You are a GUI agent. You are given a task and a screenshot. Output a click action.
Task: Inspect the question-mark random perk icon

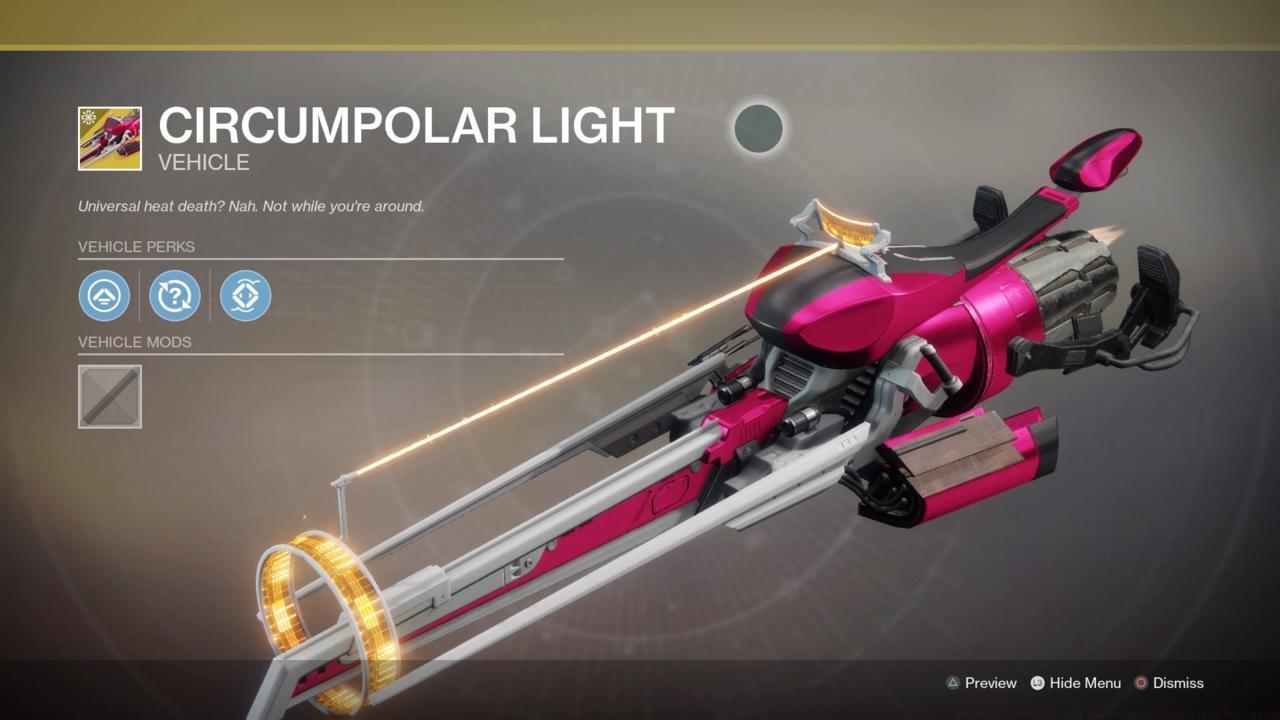pyautogui.click(x=175, y=296)
